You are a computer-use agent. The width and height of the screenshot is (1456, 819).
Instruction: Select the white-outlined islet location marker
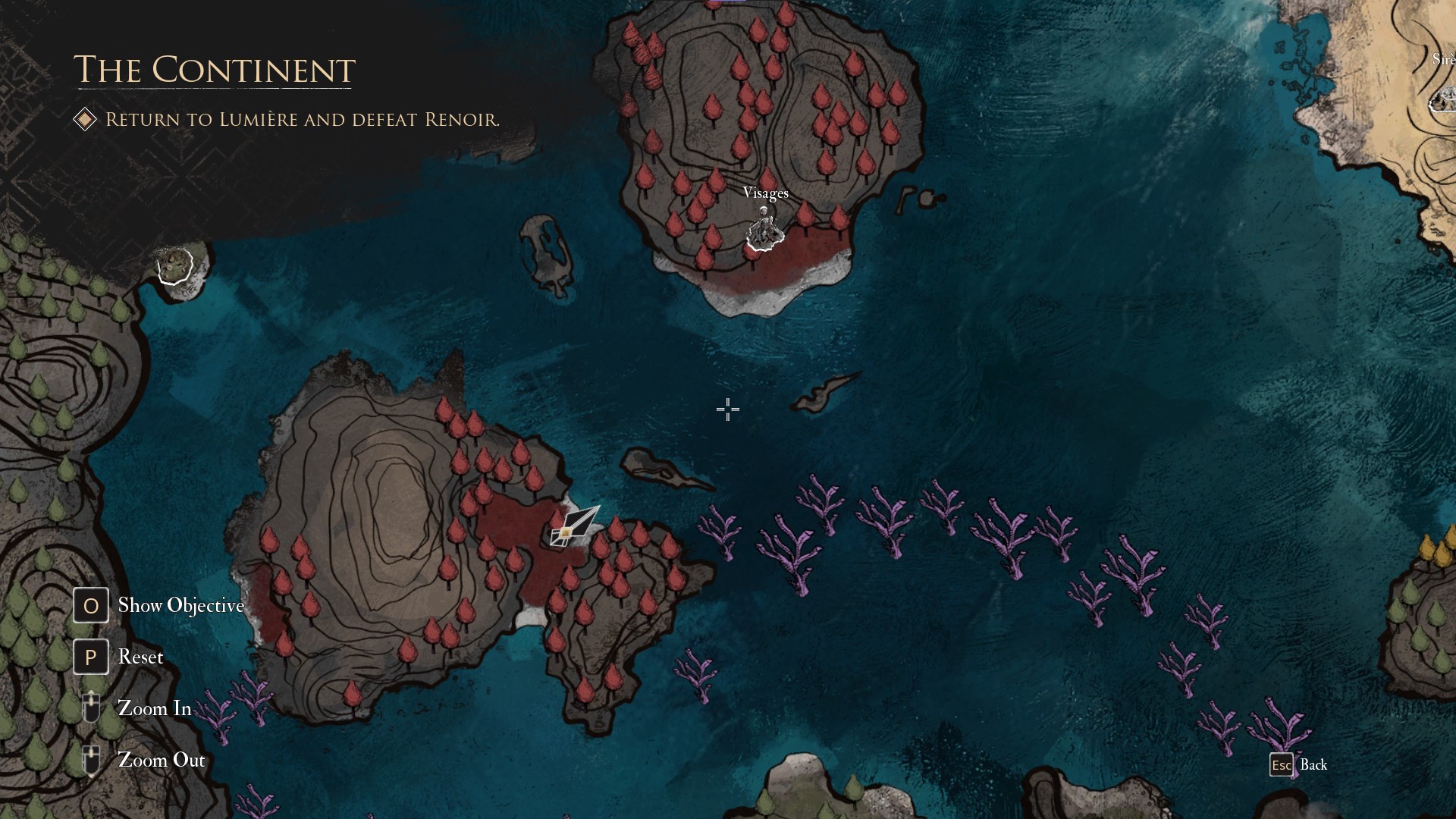(175, 265)
